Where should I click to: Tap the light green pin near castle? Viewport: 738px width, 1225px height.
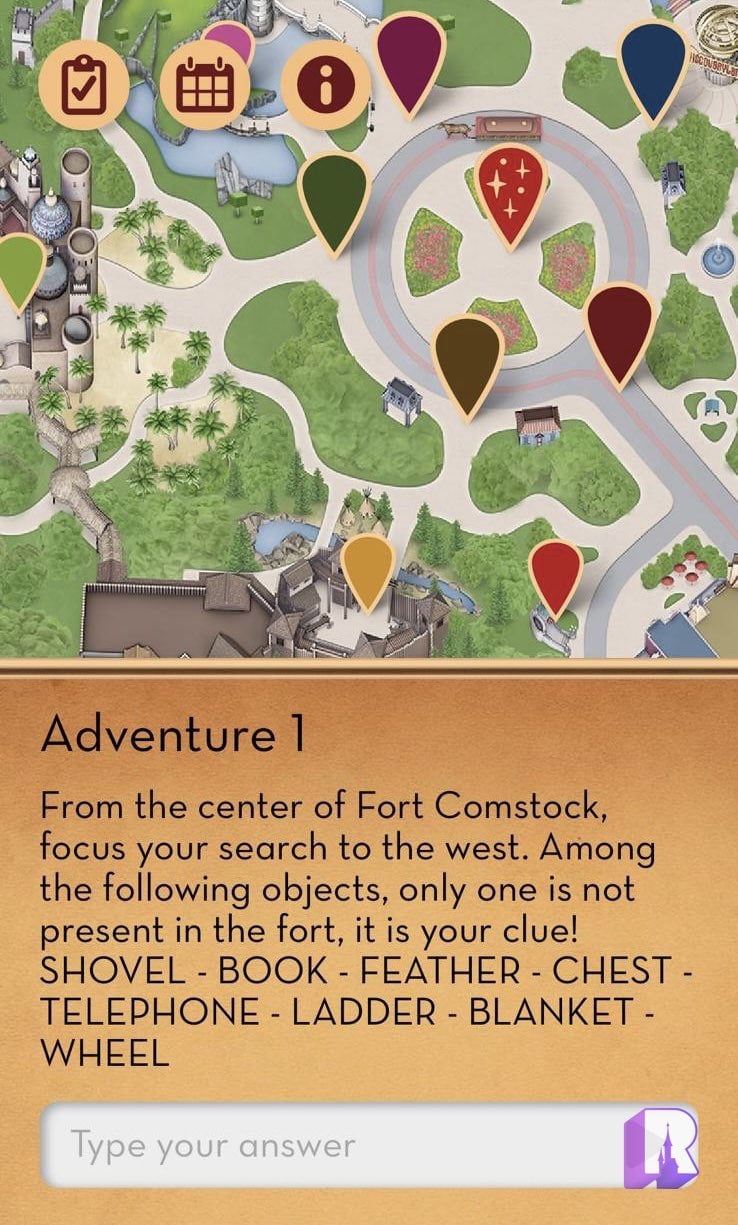[x=19, y=265]
